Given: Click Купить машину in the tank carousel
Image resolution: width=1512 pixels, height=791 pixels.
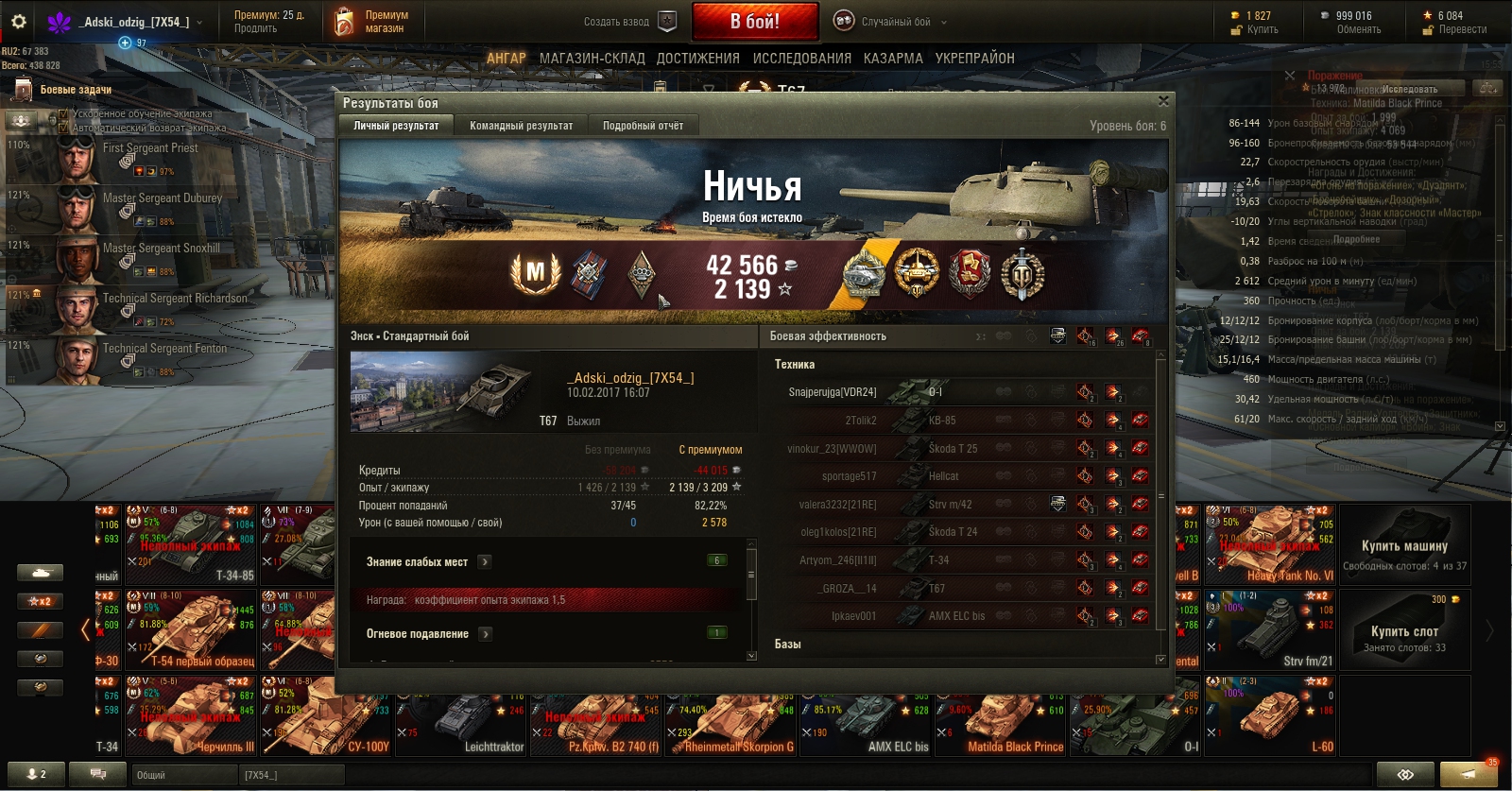Looking at the screenshot, I should pyautogui.click(x=1404, y=554).
